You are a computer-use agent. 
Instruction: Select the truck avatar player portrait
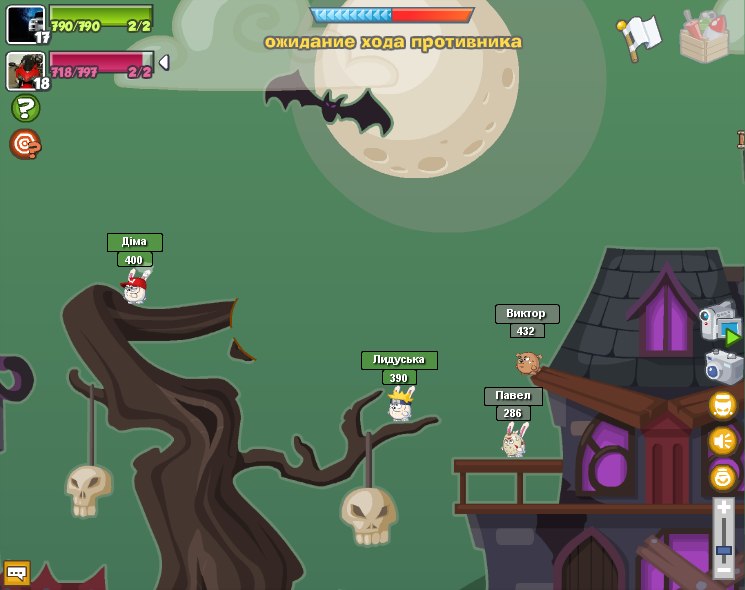[26, 24]
